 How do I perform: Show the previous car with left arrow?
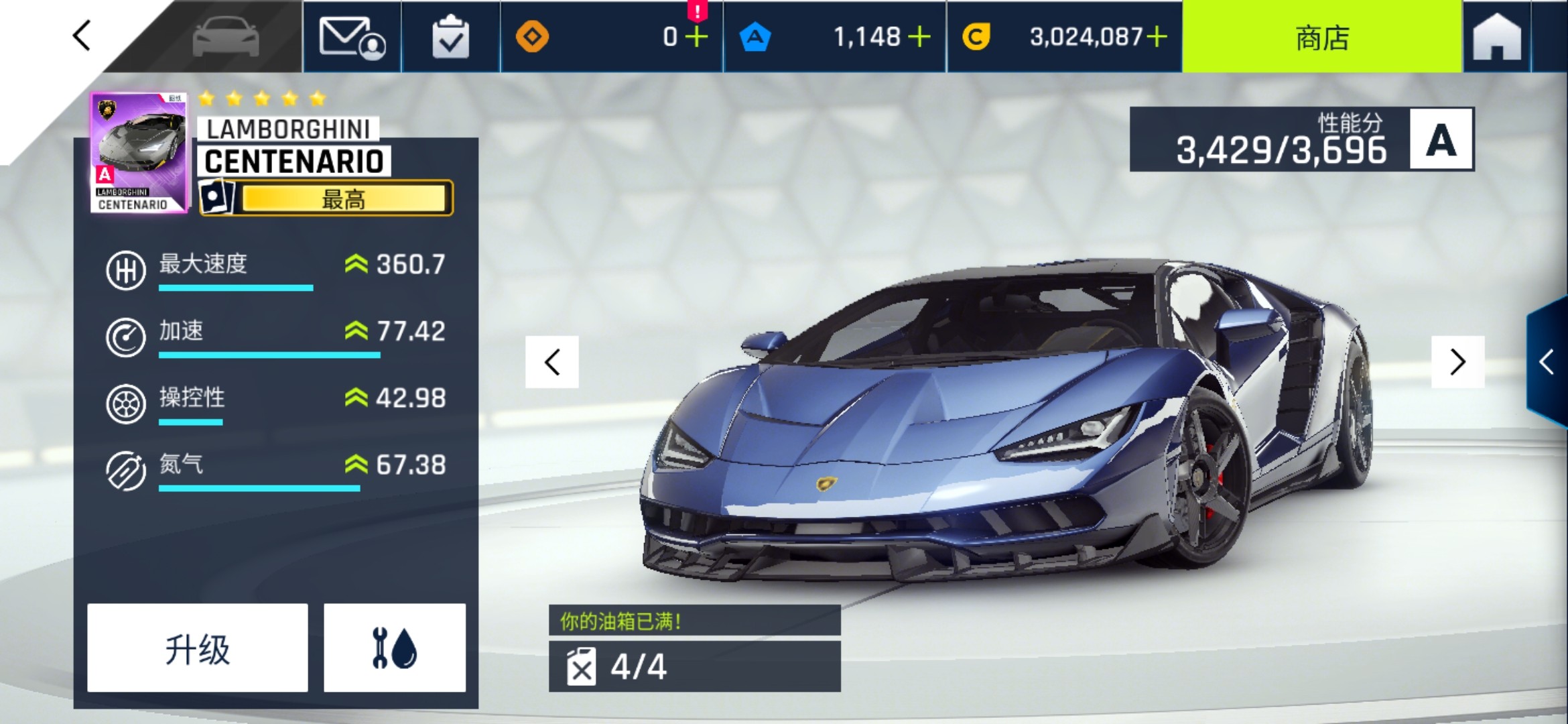point(551,363)
